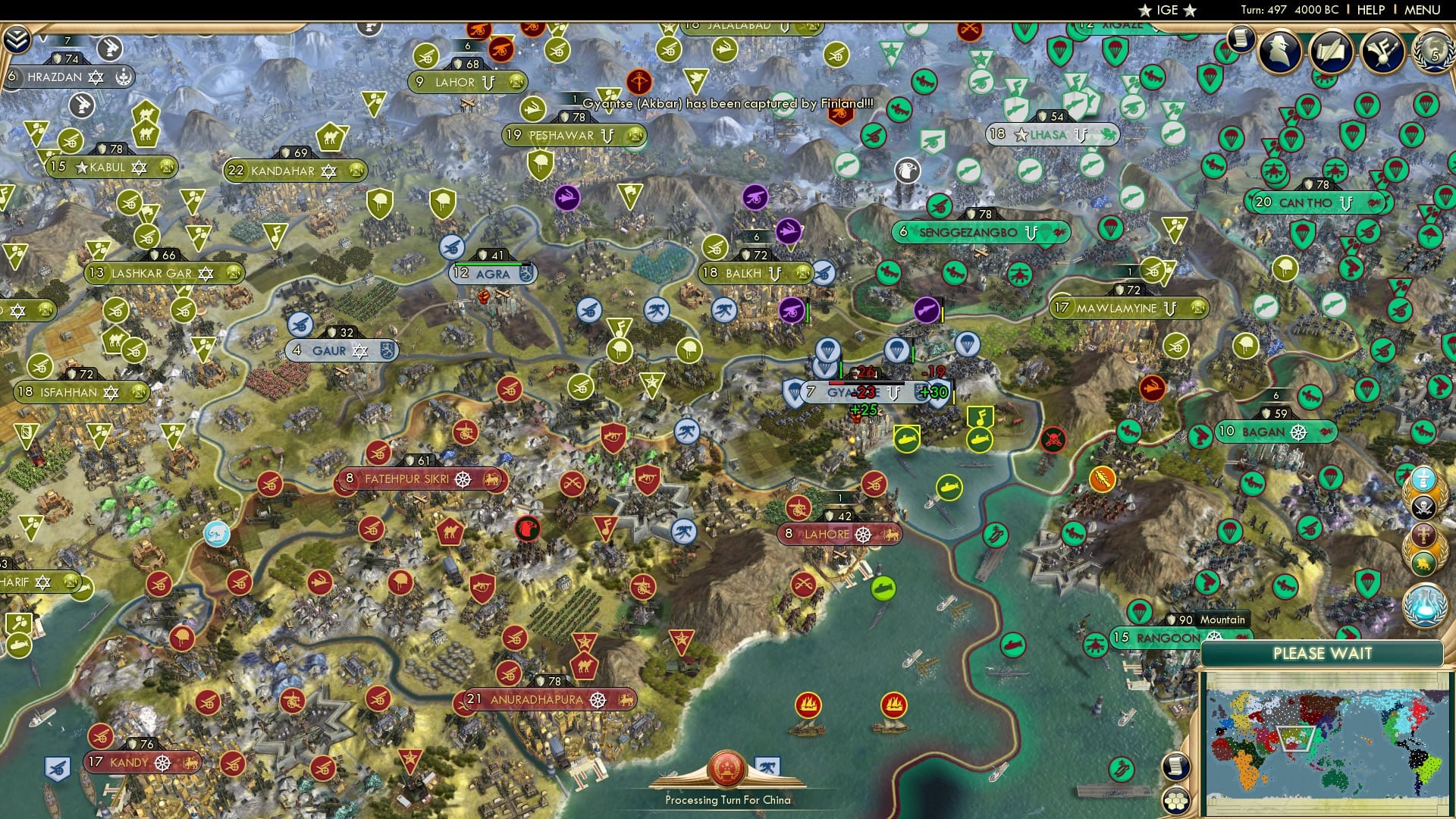Open HELP from the top bar
1456x819 pixels.
point(1370,10)
